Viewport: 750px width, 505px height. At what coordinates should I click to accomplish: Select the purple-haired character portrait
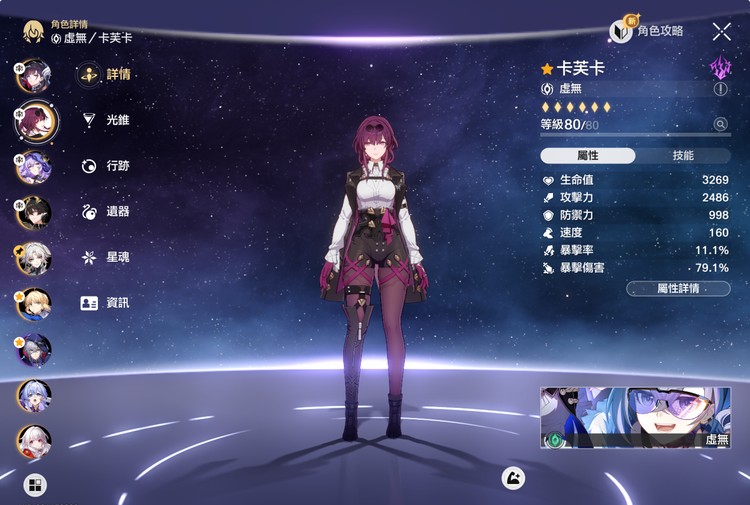point(33,166)
